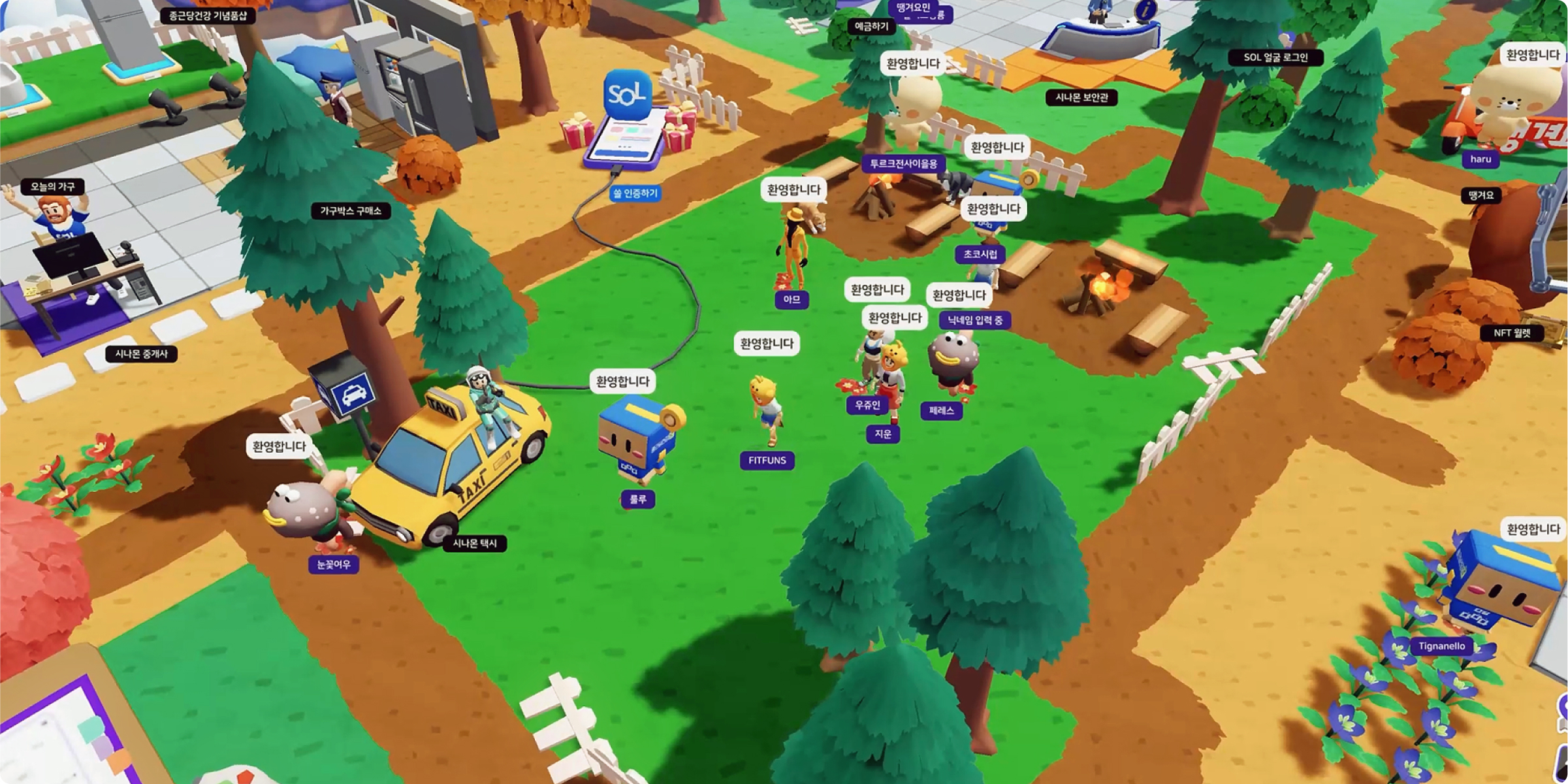Open the 오늘의 가구 label

click(x=53, y=187)
